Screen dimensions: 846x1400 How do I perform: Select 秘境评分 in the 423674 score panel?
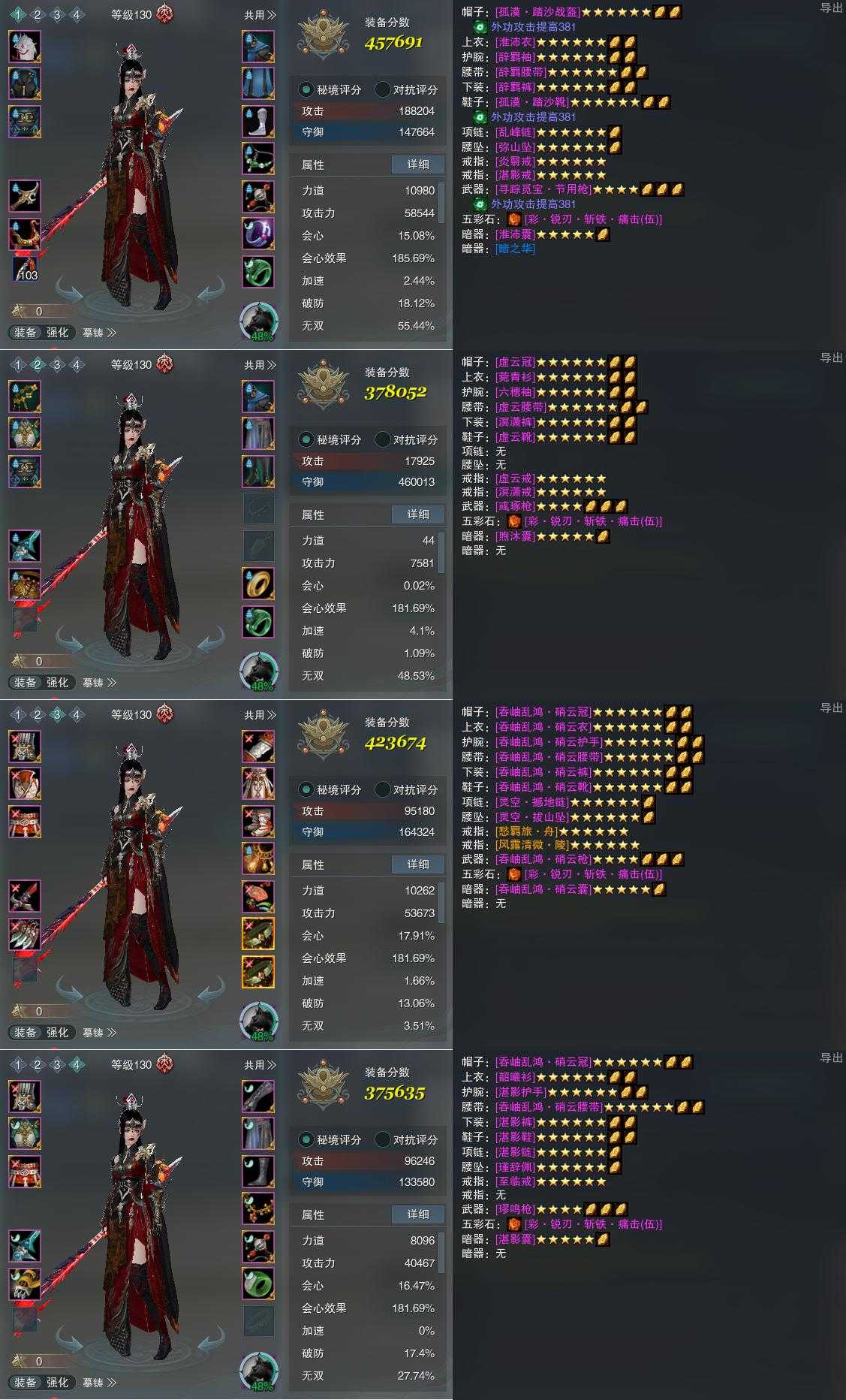pyautogui.click(x=331, y=789)
